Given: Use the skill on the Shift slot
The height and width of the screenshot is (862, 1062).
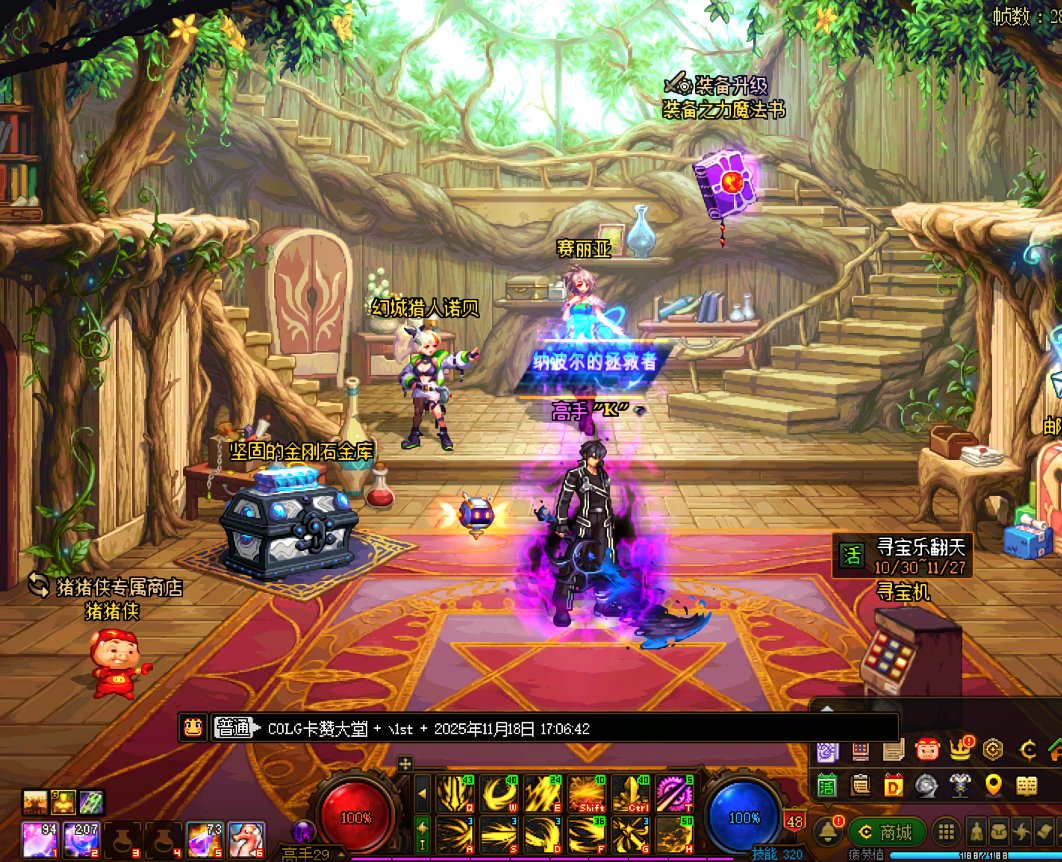Looking at the screenshot, I should click(587, 794).
